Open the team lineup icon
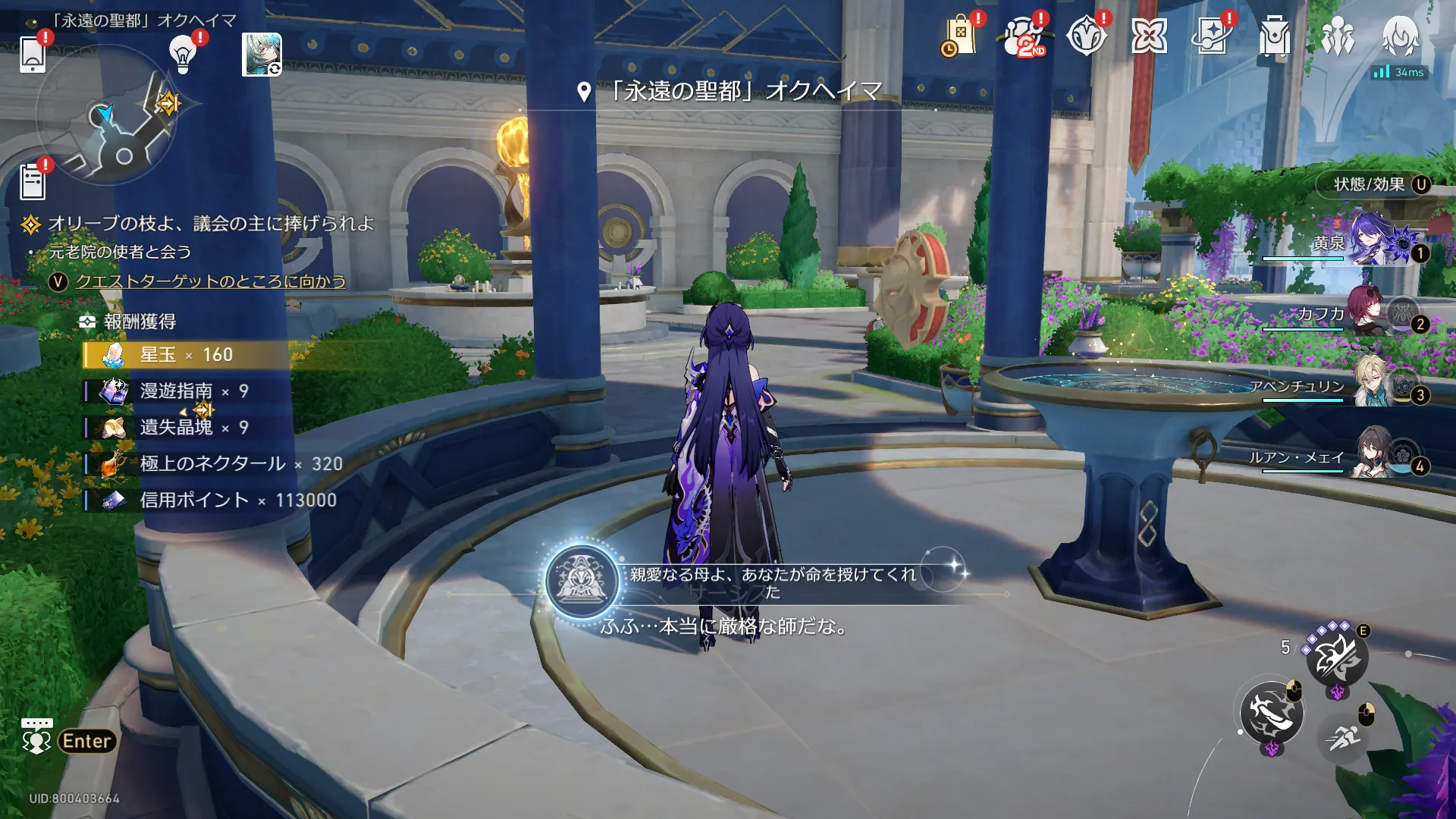 click(1338, 36)
